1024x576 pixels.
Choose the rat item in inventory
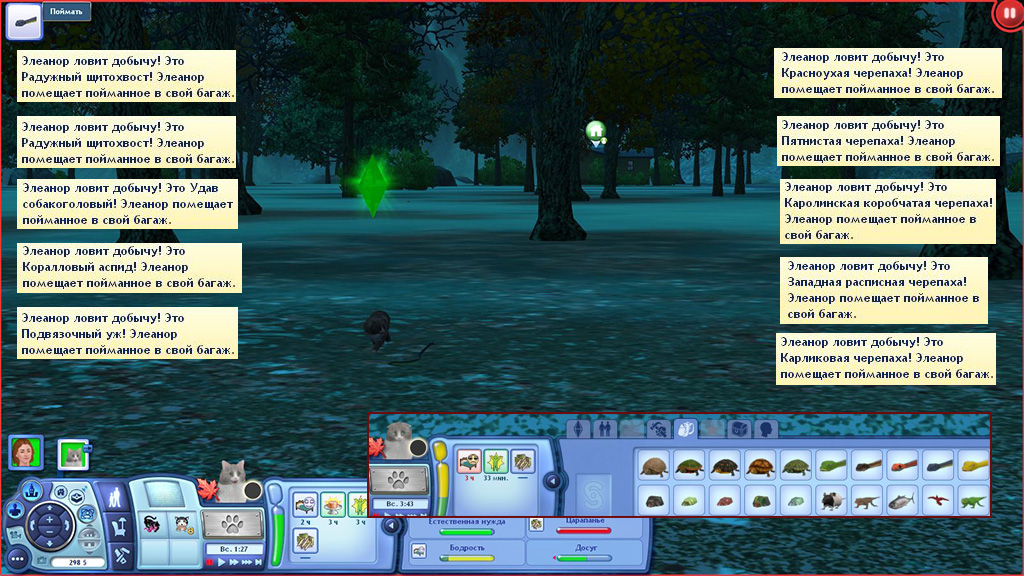point(832,497)
